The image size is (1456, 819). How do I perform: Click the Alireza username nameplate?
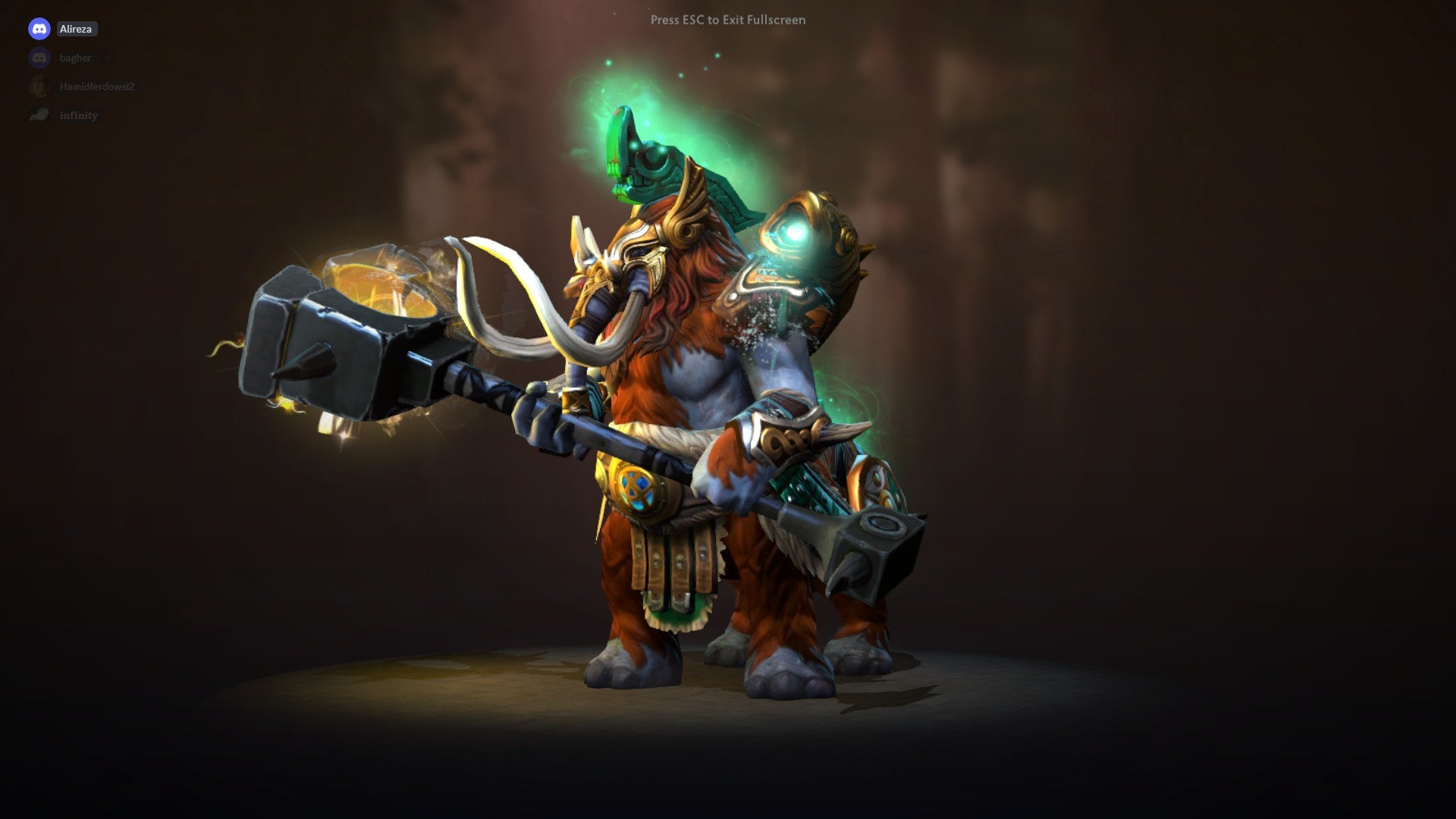(77, 29)
